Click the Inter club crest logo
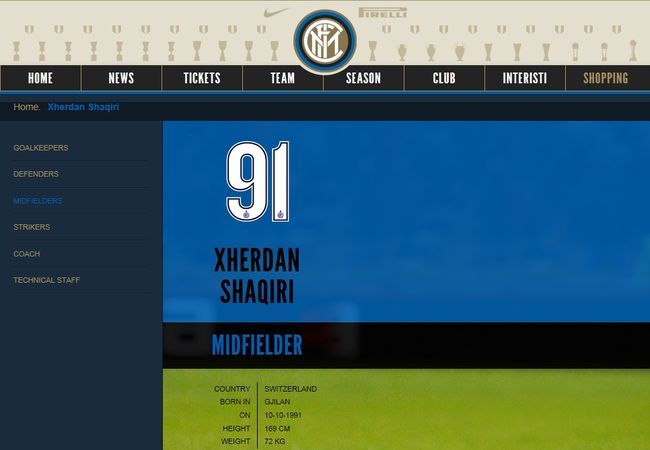The height and width of the screenshot is (450, 650). (324, 41)
